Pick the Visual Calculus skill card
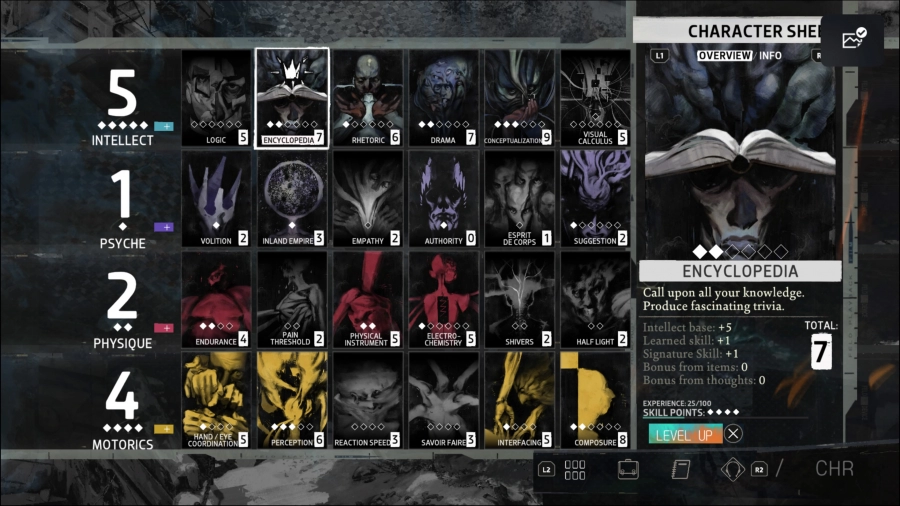This screenshot has height=506, width=900. [x=595, y=98]
